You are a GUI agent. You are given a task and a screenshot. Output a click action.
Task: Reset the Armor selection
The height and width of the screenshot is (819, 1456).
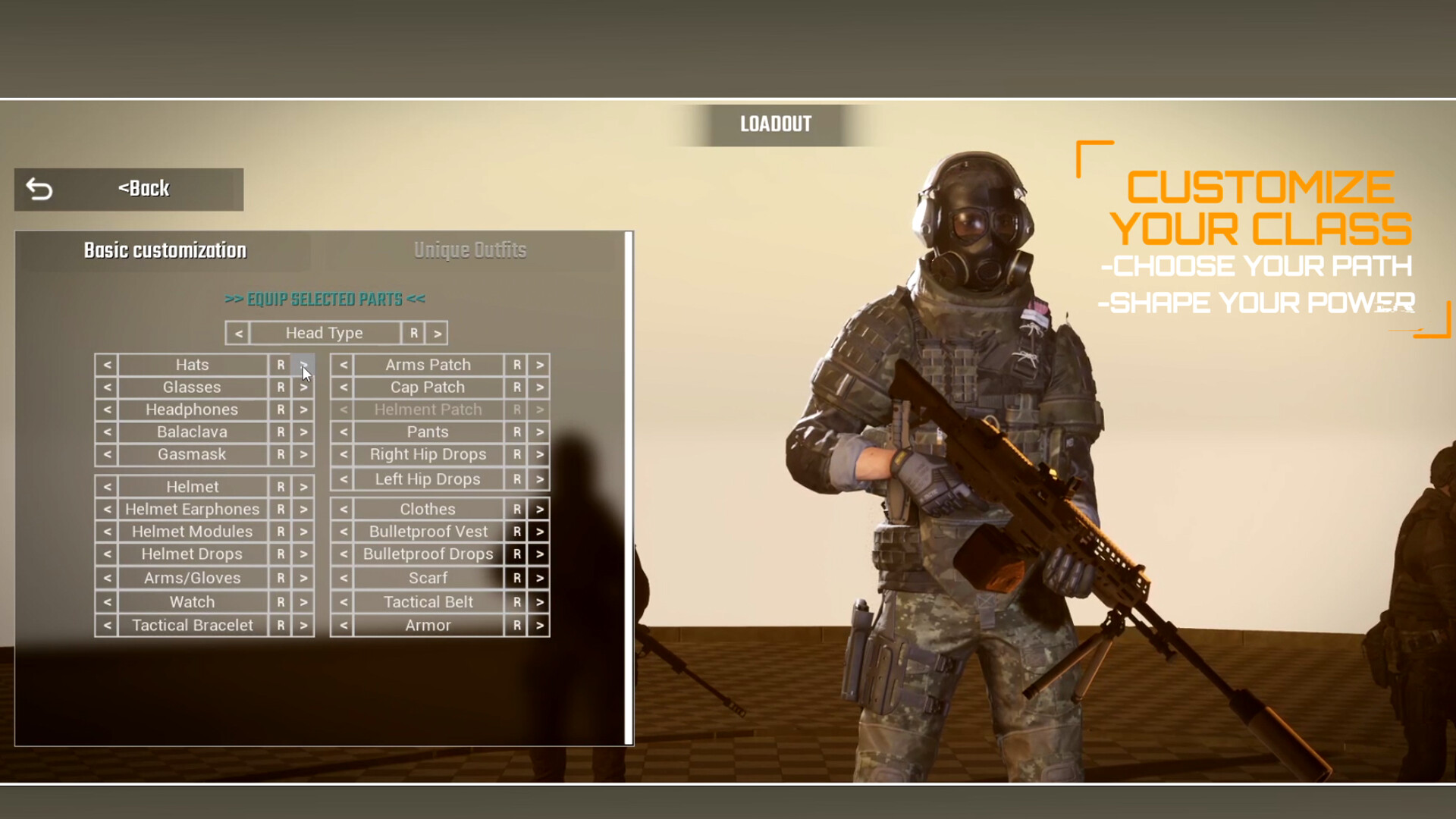click(516, 625)
